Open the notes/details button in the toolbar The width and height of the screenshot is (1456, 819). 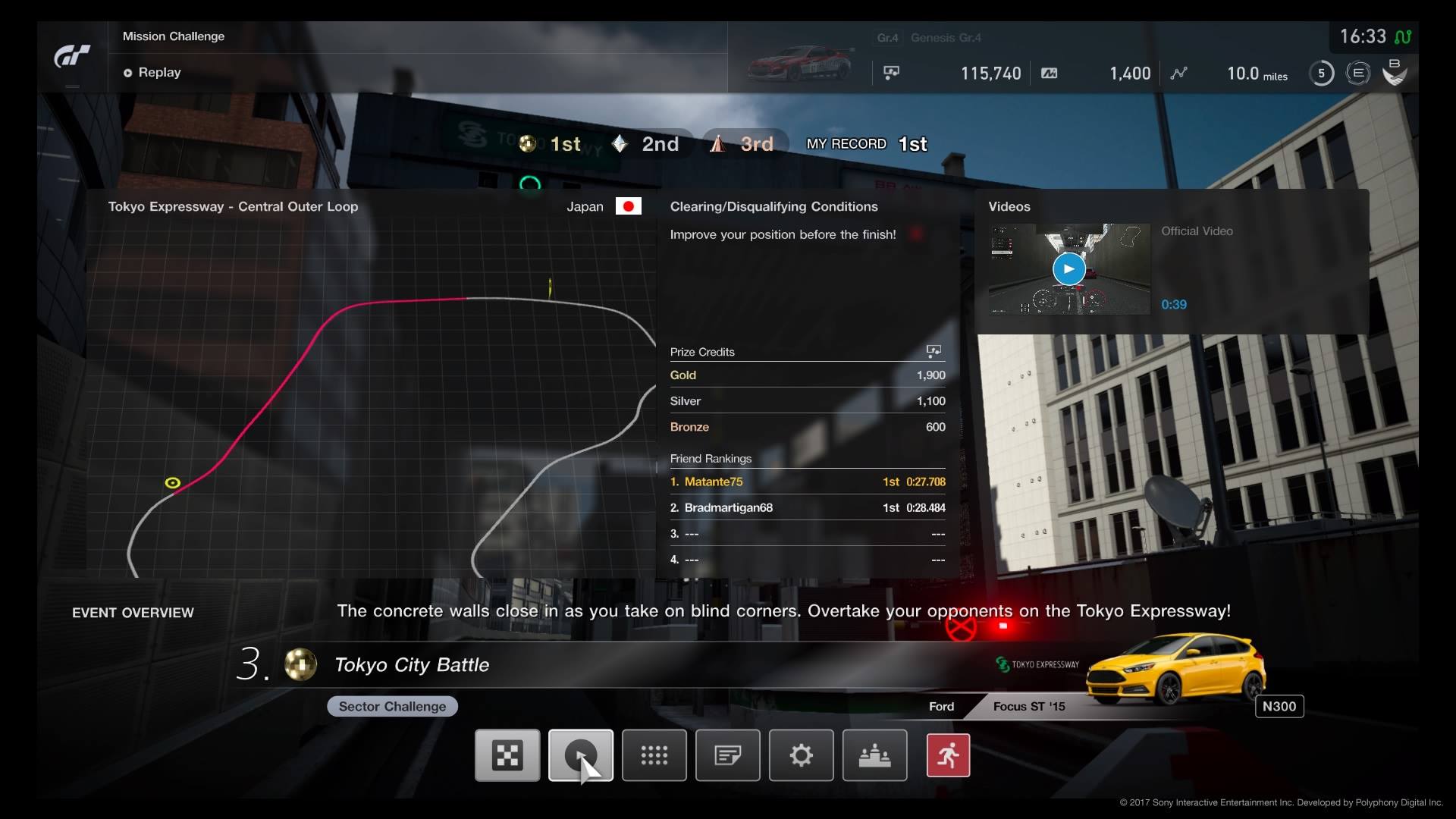click(x=728, y=755)
